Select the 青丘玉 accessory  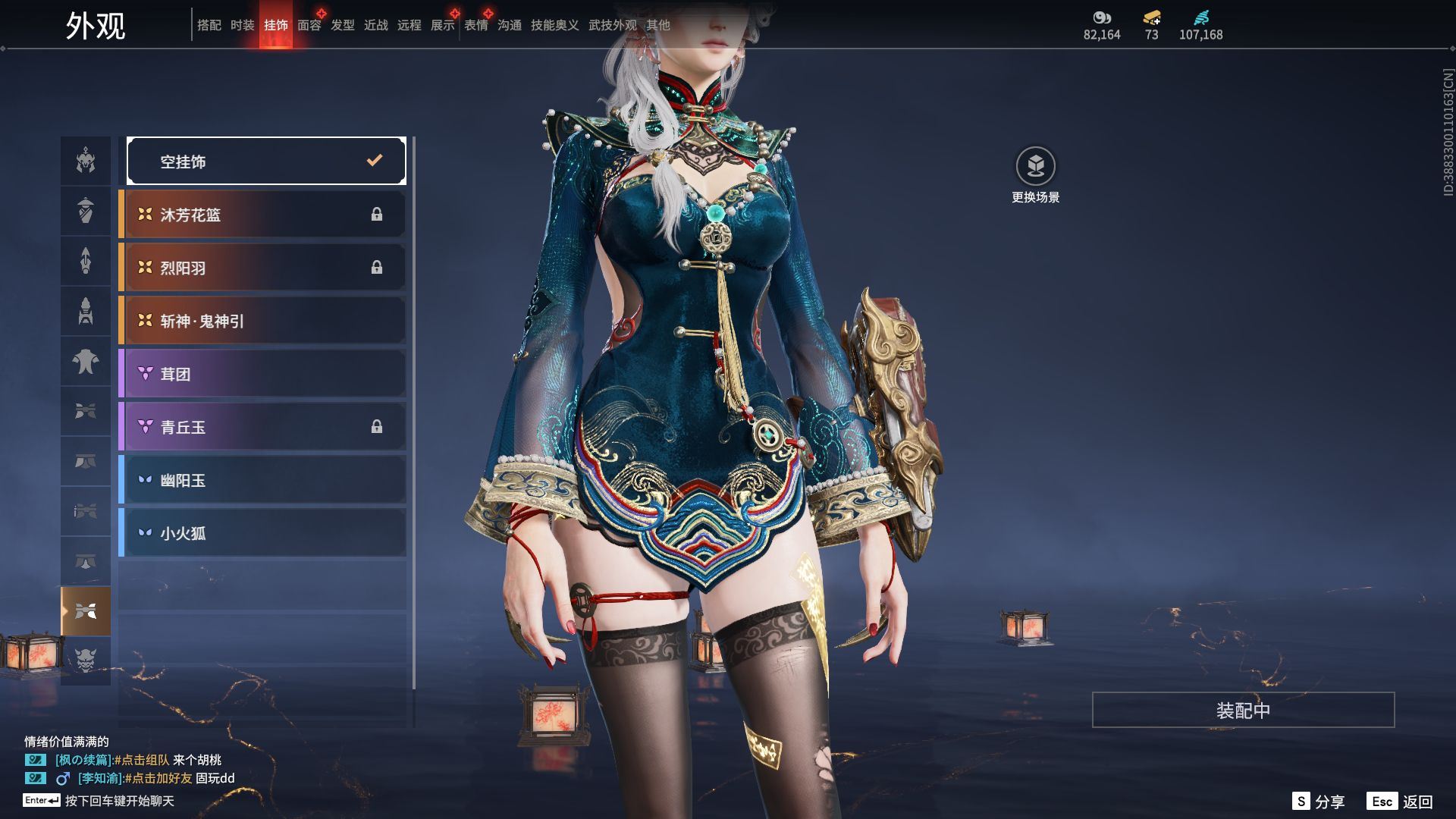point(262,427)
